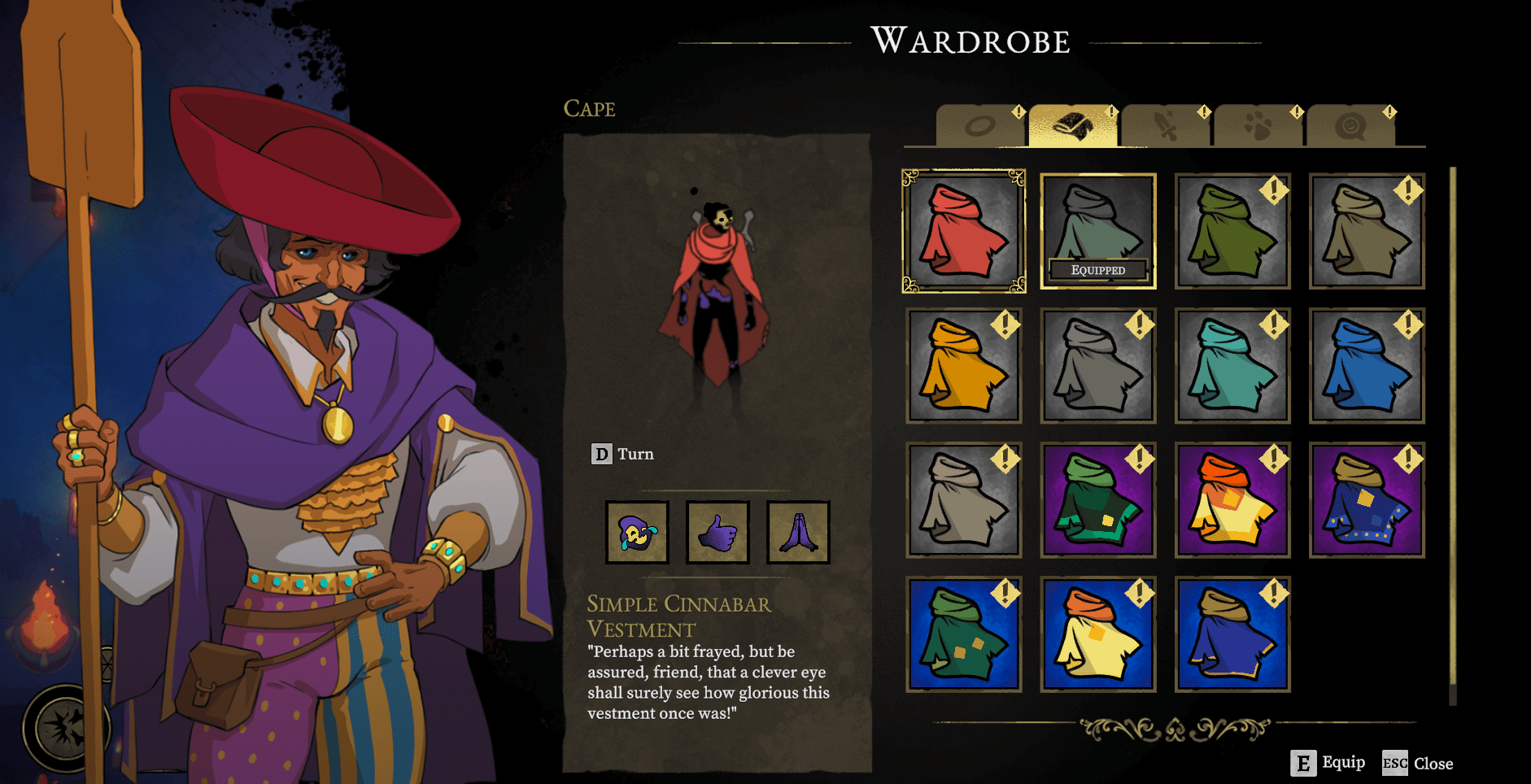Screen dimensions: 1531x784
Task: Select the navy cape on blue background
Action: tap(1232, 634)
